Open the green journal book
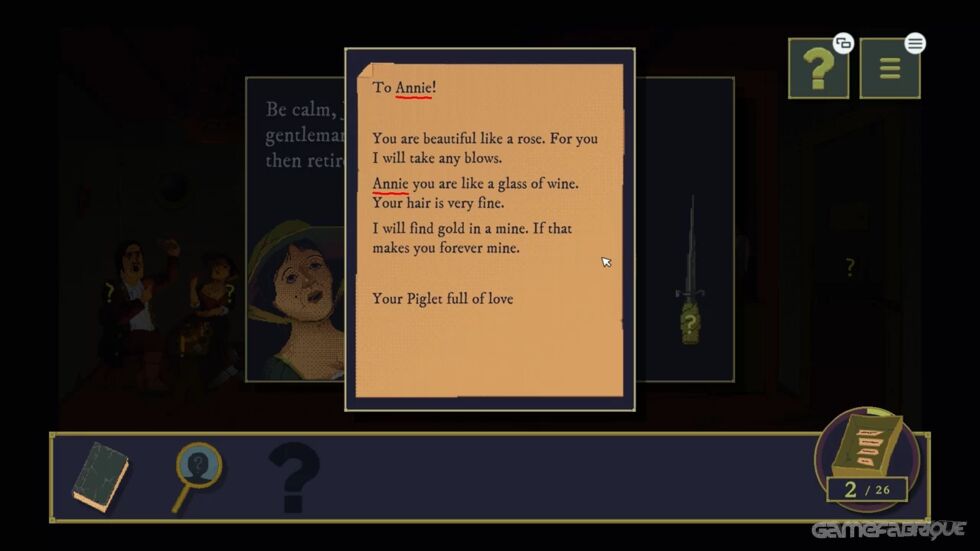This screenshot has height=551, width=980. coord(100,477)
